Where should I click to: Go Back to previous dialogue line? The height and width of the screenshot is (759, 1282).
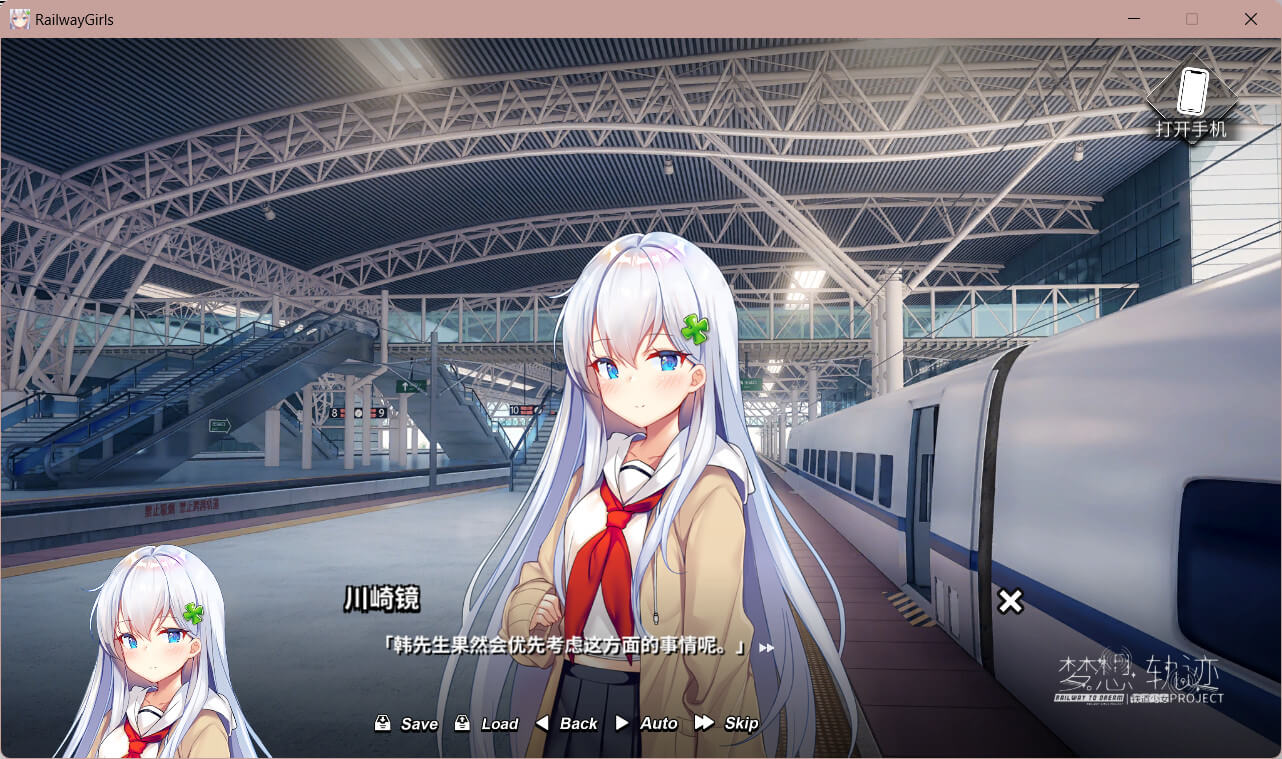[567, 723]
